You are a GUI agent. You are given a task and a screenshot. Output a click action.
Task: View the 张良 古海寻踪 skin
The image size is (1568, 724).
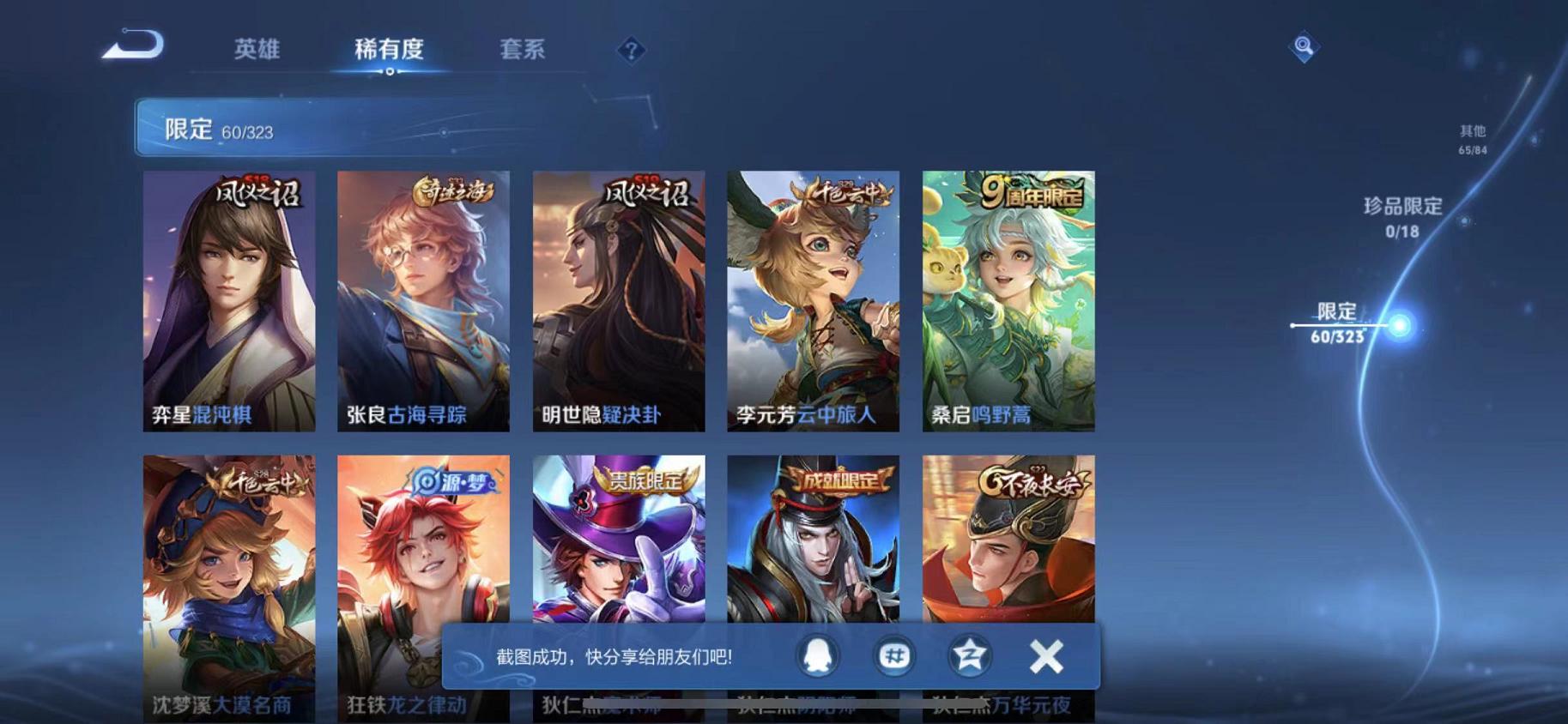click(x=424, y=300)
